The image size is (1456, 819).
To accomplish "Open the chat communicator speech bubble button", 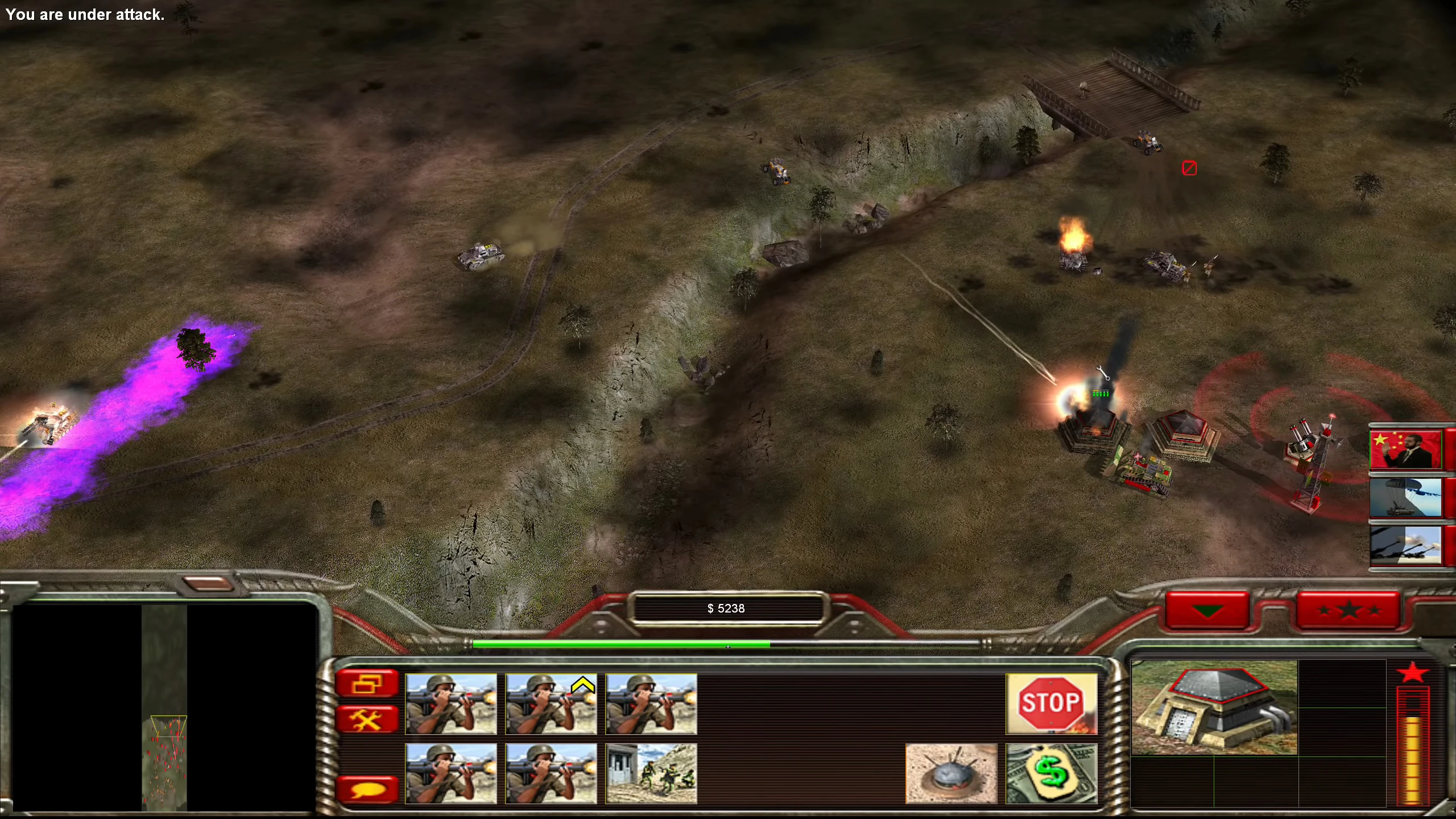I will [x=367, y=789].
